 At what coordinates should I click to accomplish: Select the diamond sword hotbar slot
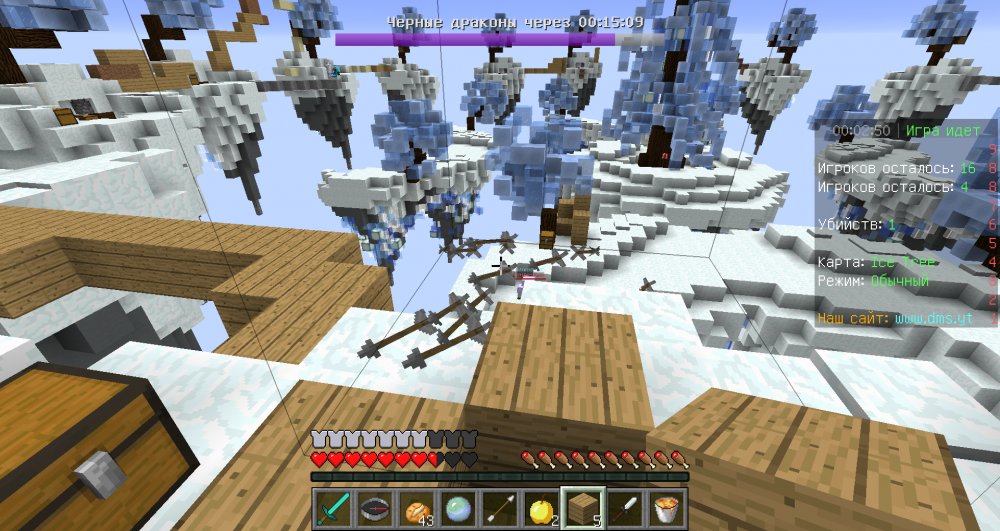point(335,508)
